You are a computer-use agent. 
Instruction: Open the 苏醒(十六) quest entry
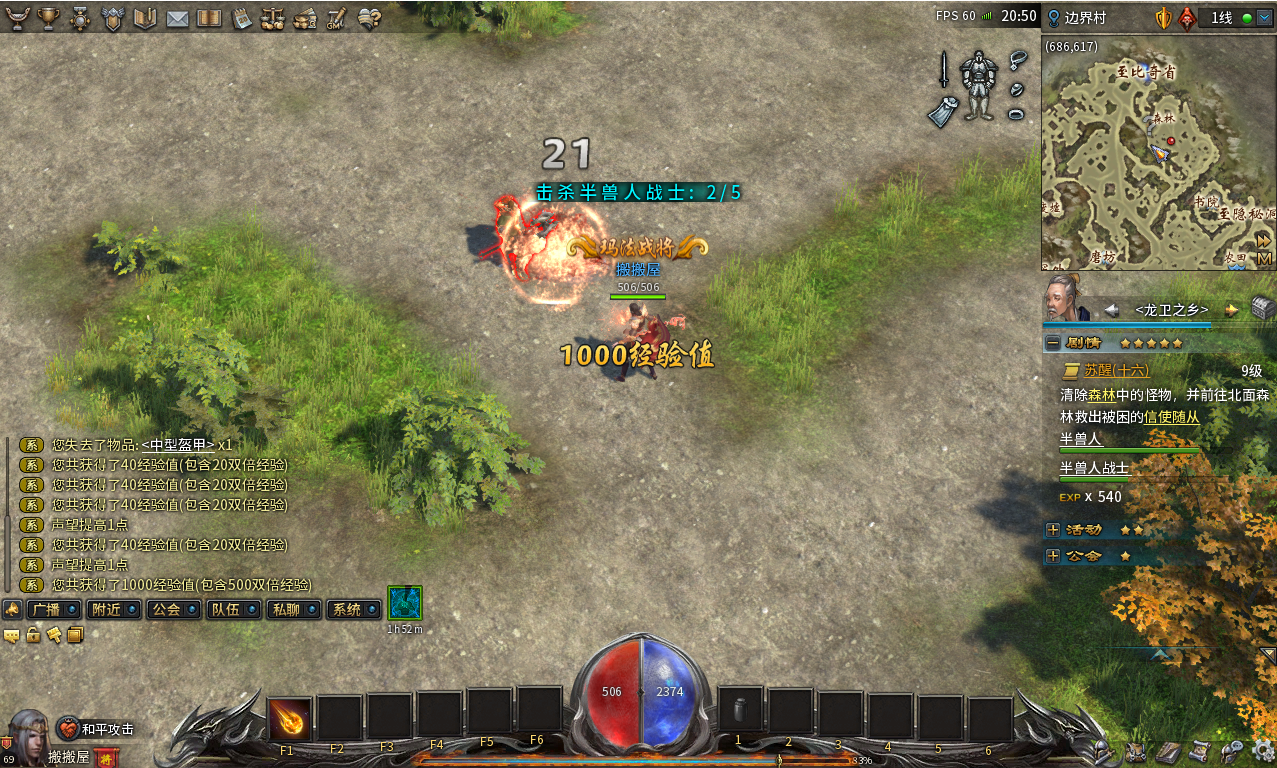point(1115,370)
